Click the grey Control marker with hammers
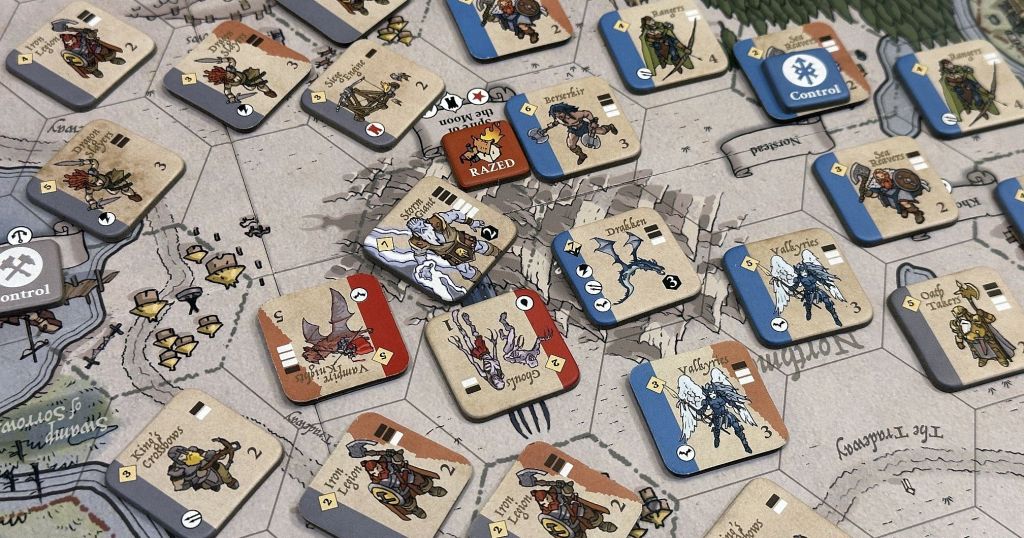1024x538 pixels. (x=25, y=275)
